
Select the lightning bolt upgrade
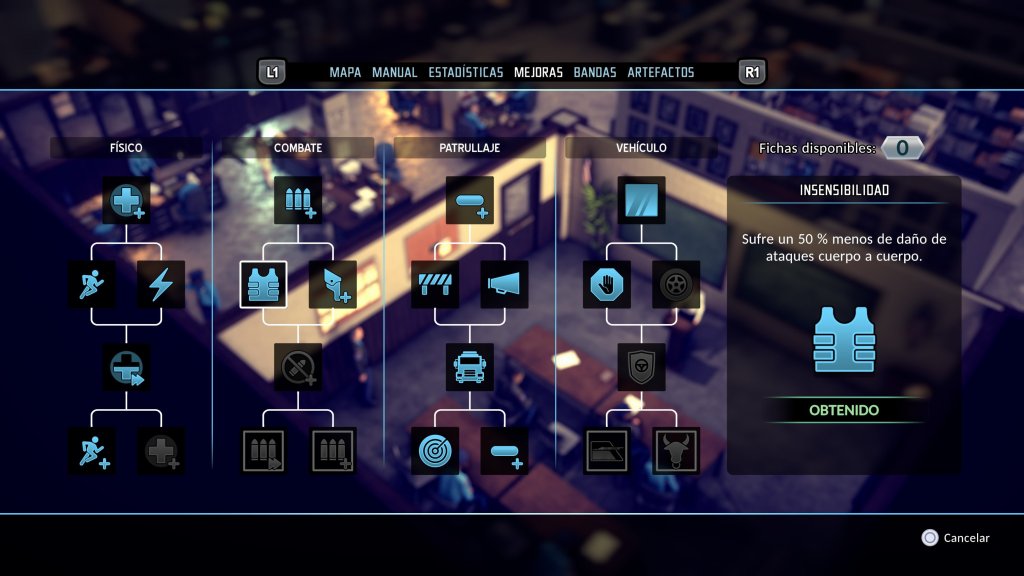point(161,285)
